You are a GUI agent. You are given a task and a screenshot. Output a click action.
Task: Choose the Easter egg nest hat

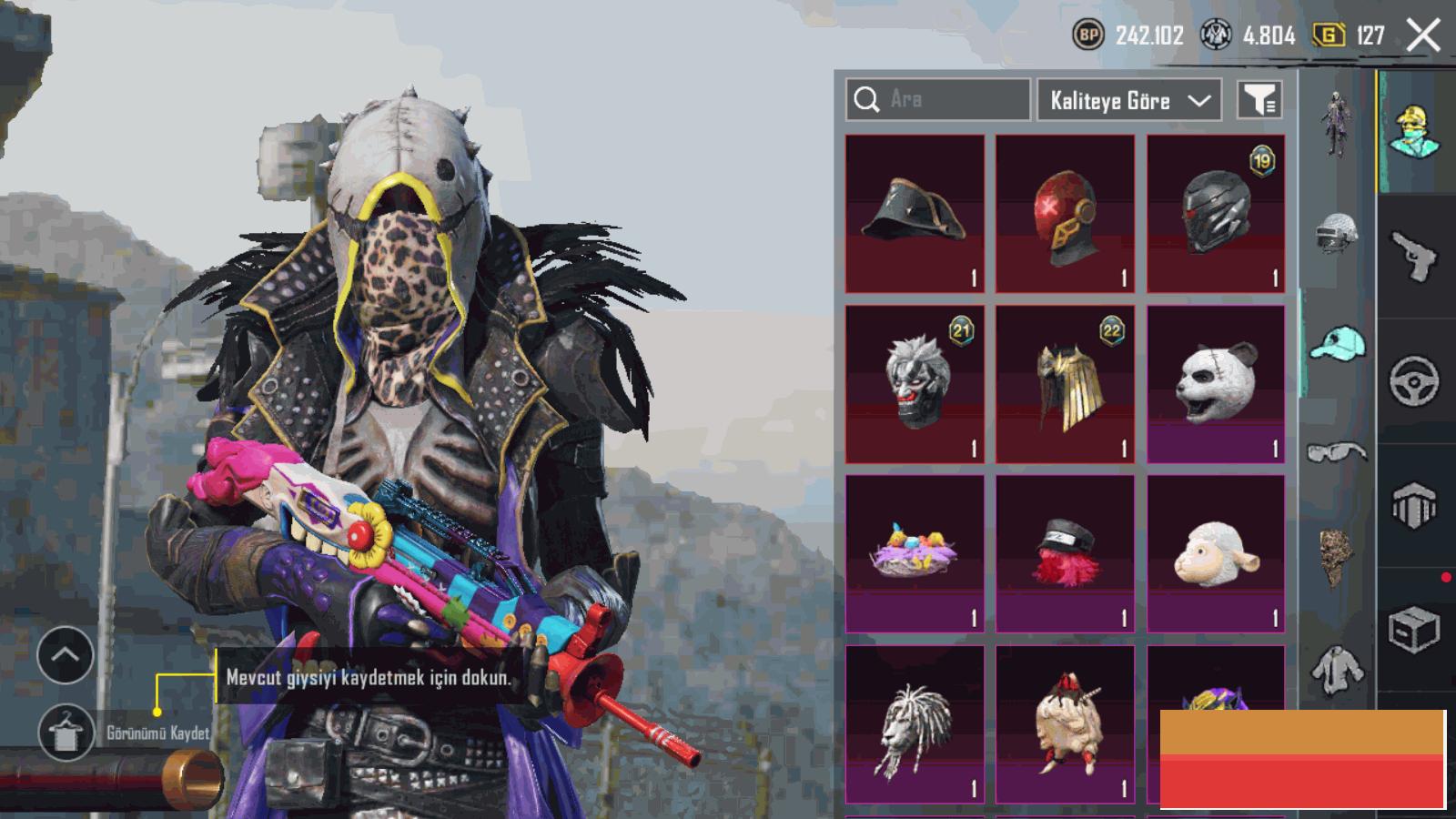point(915,553)
